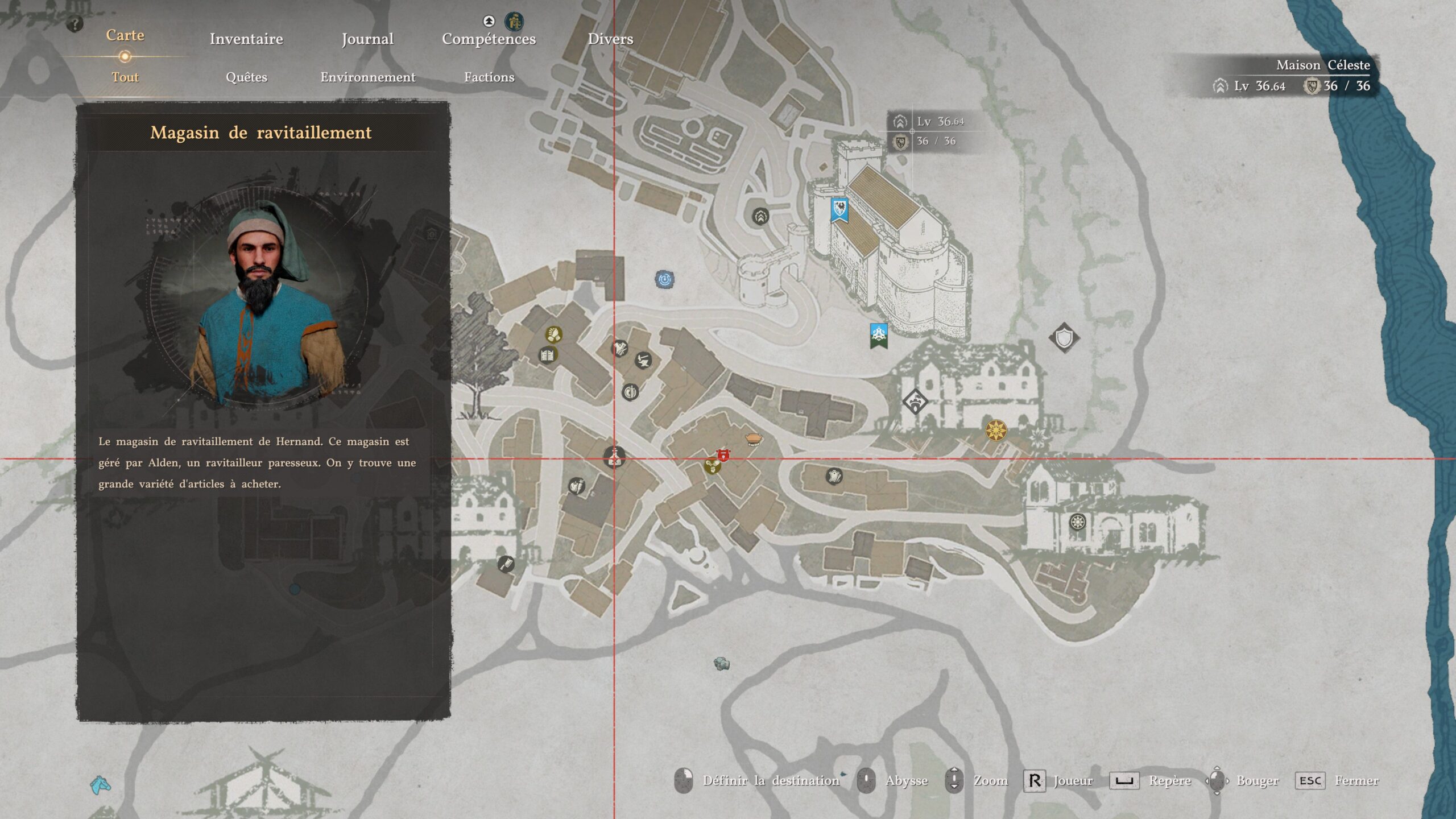Expand the Factions map filter
The height and width of the screenshot is (819, 1456).
(x=489, y=78)
